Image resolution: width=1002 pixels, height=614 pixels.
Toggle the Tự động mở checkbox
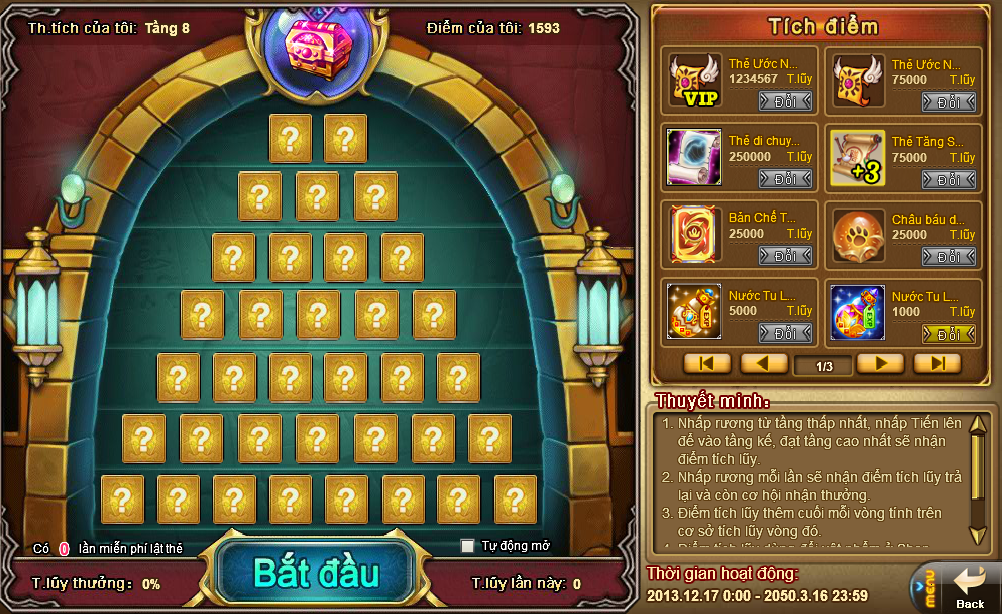467,546
